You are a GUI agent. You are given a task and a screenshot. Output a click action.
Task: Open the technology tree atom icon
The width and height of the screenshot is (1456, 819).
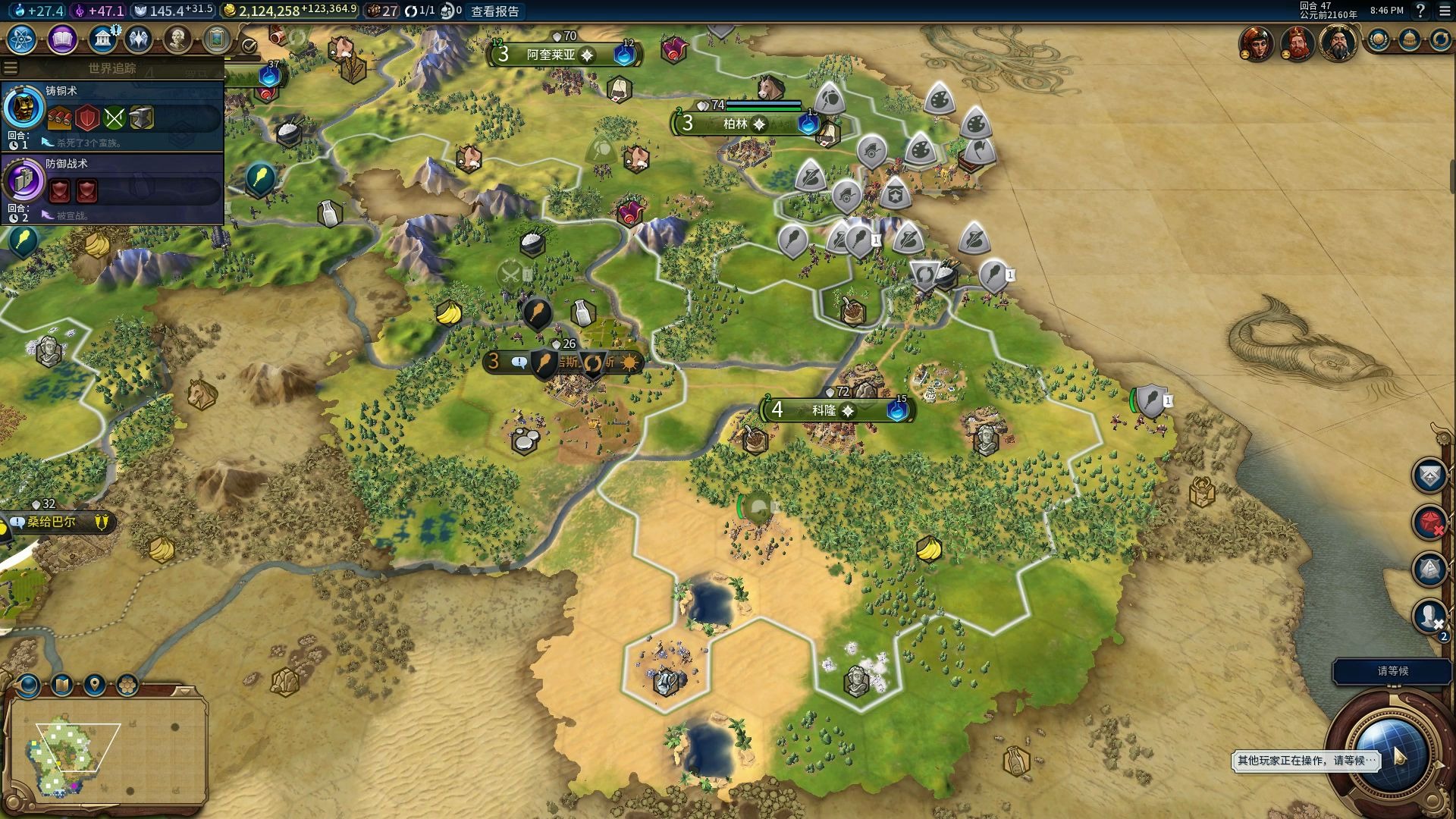[x=22, y=39]
